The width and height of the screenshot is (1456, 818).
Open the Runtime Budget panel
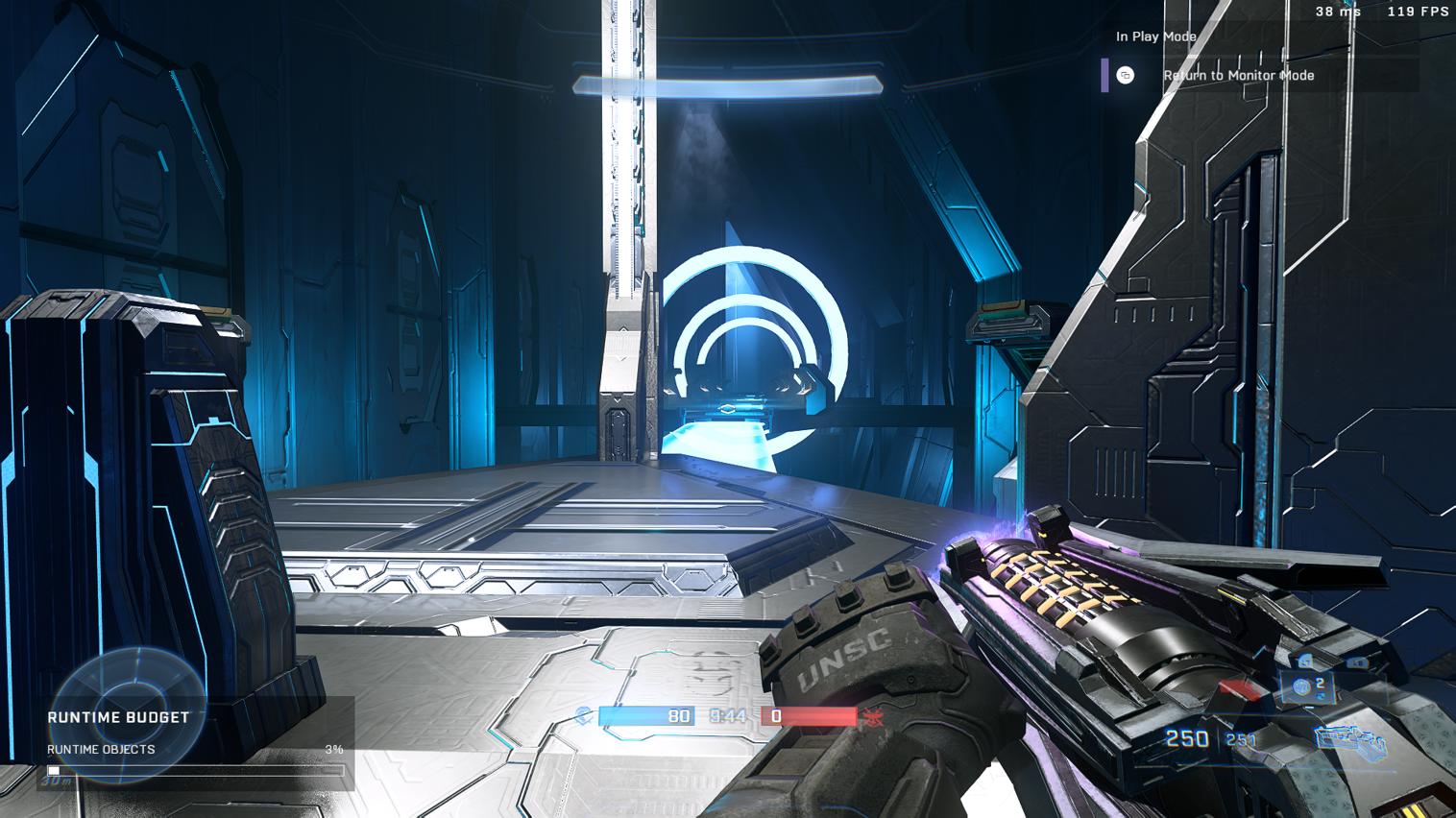118,717
